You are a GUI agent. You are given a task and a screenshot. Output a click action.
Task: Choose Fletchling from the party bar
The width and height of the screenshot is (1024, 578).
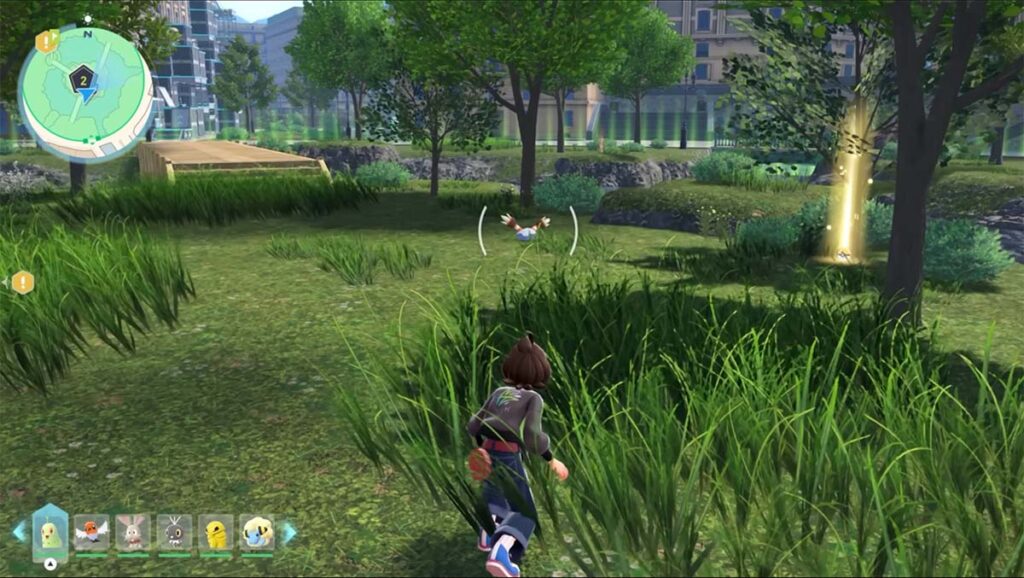coord(92,532)
